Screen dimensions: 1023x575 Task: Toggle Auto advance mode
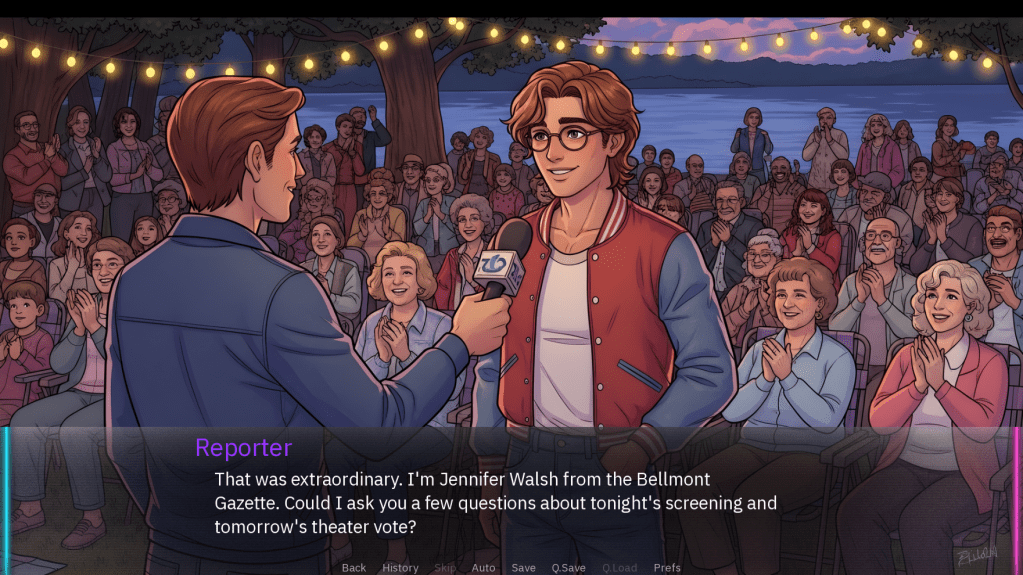point(483,568)
